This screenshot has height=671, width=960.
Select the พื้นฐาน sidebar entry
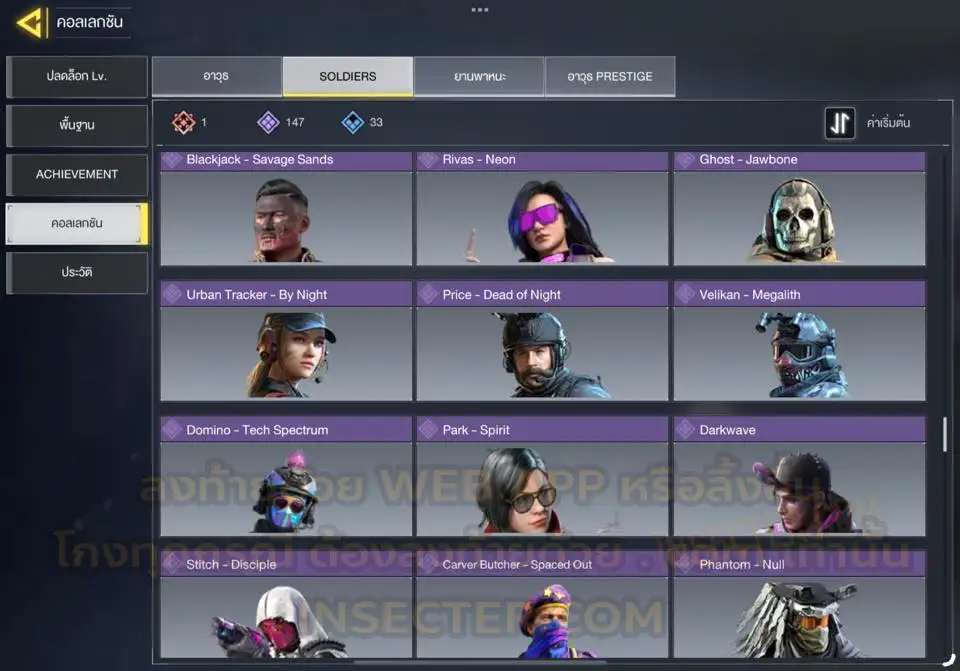[77, 126]
